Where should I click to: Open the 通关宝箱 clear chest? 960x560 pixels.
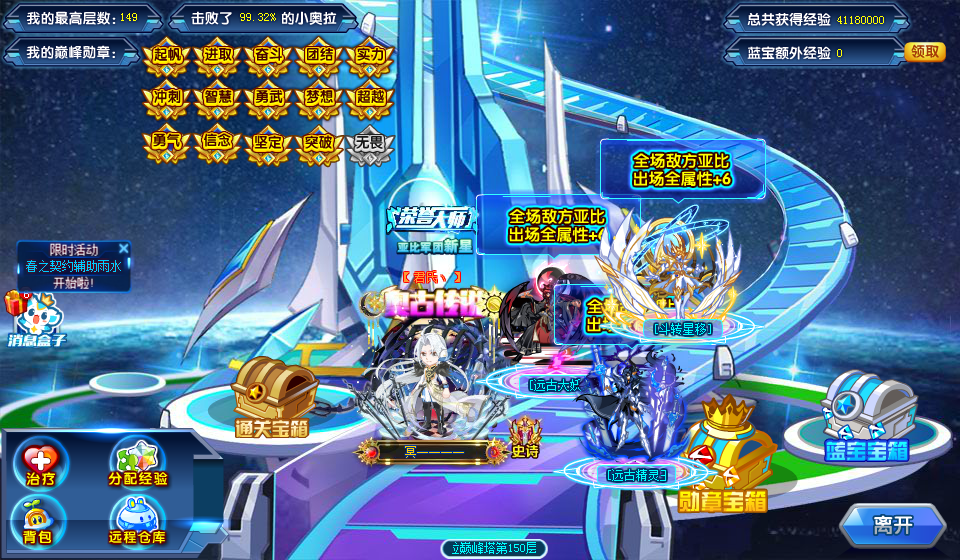pyautogui.click(x=269, y=395)
